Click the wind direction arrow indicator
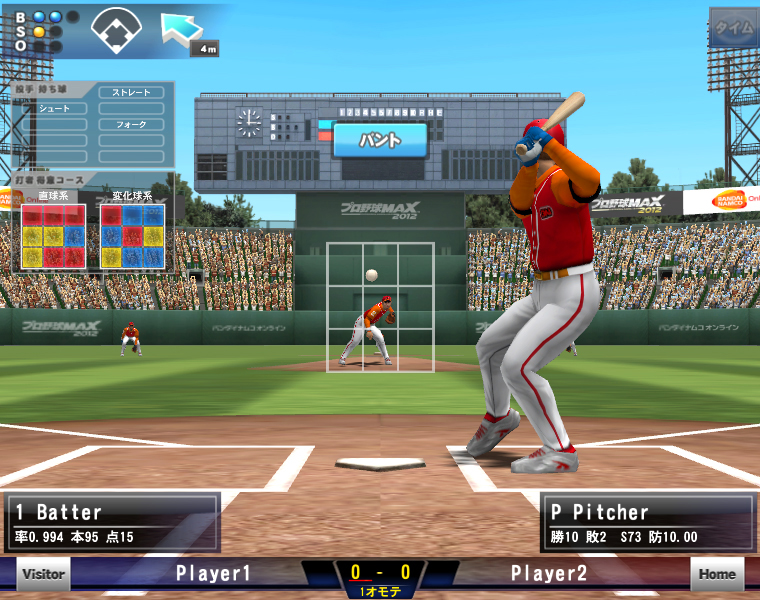The height and width of the screenshot is (600, 760). [x=183, y=28]
